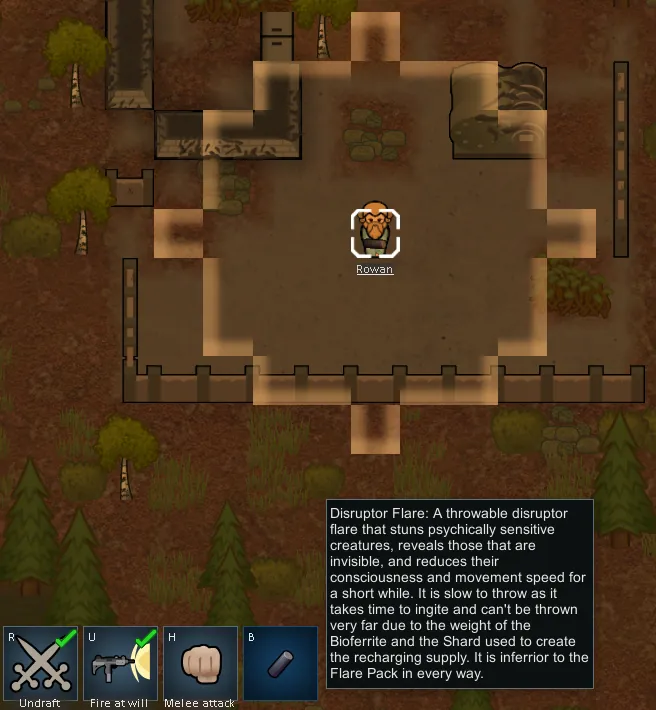Select the drafted colonist Rowan
This screenshot has height=710, width=656.
point(375,232)
